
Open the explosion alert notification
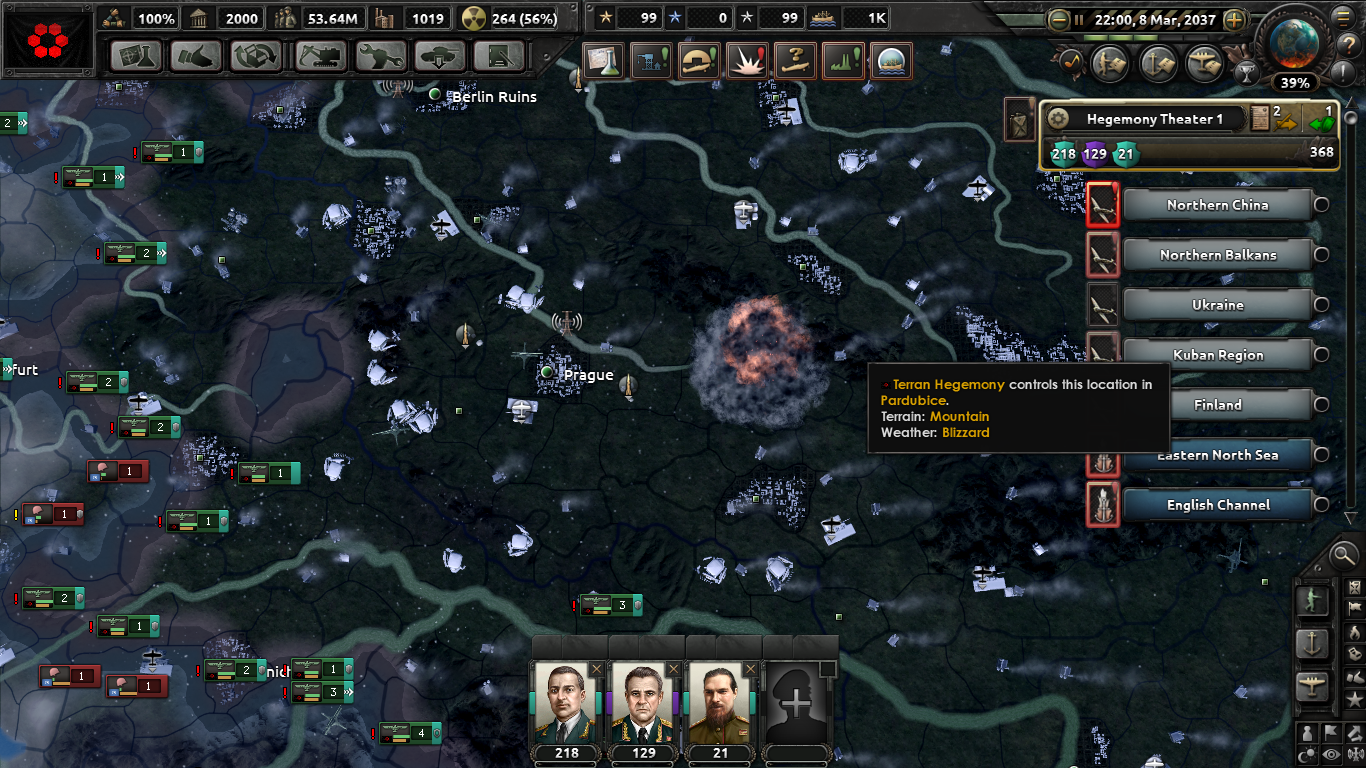(747, 62)
